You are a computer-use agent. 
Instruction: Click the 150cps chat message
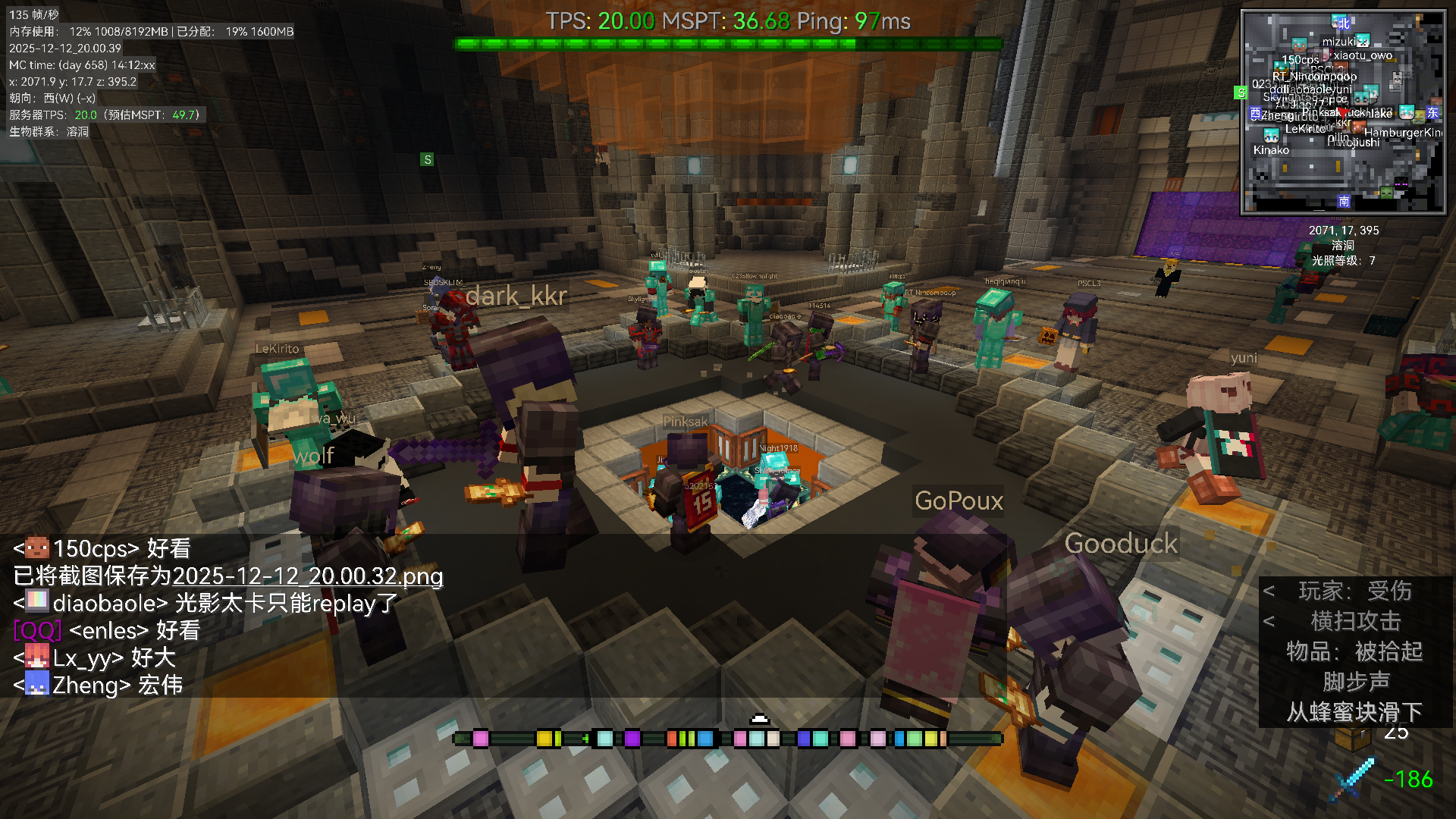point(102,548)
